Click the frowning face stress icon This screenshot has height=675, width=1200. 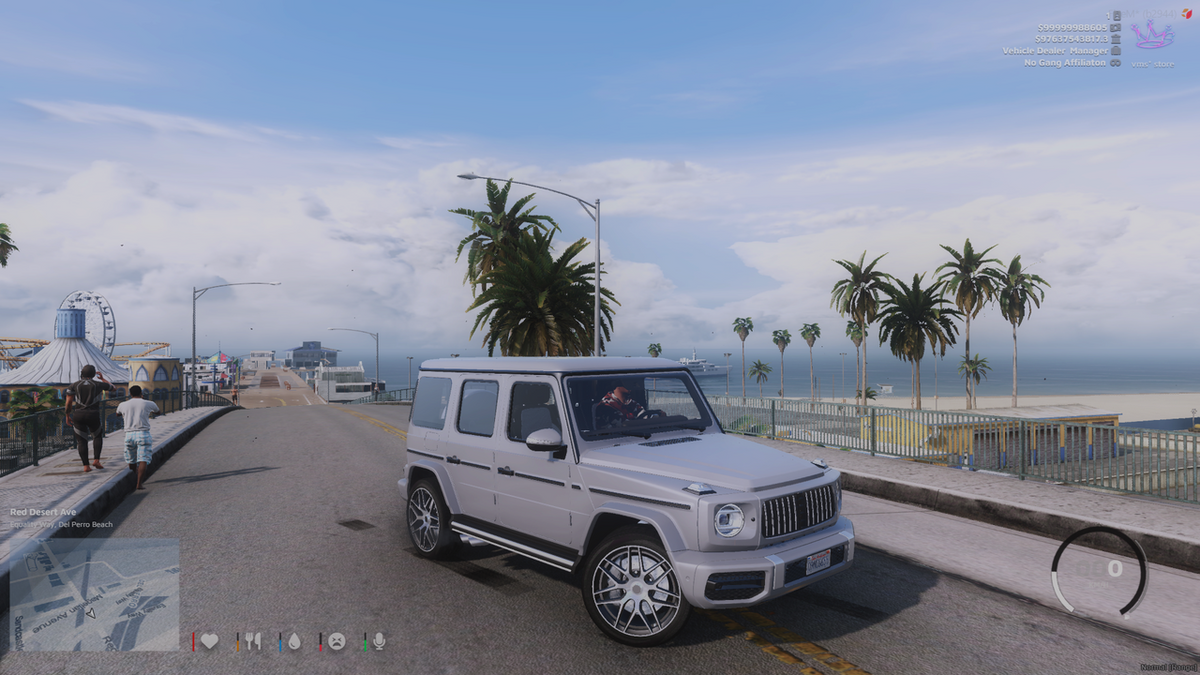pos(337,641)
